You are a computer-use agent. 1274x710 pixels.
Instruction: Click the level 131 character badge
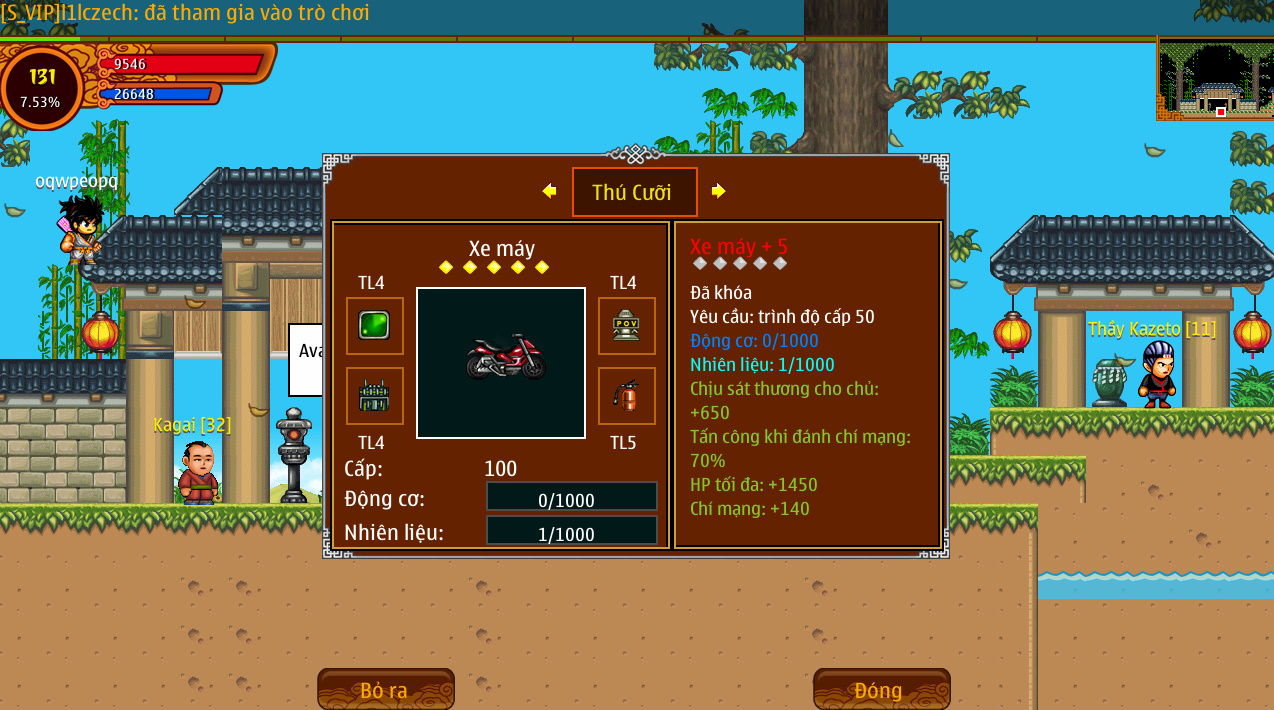click(42, 88)
